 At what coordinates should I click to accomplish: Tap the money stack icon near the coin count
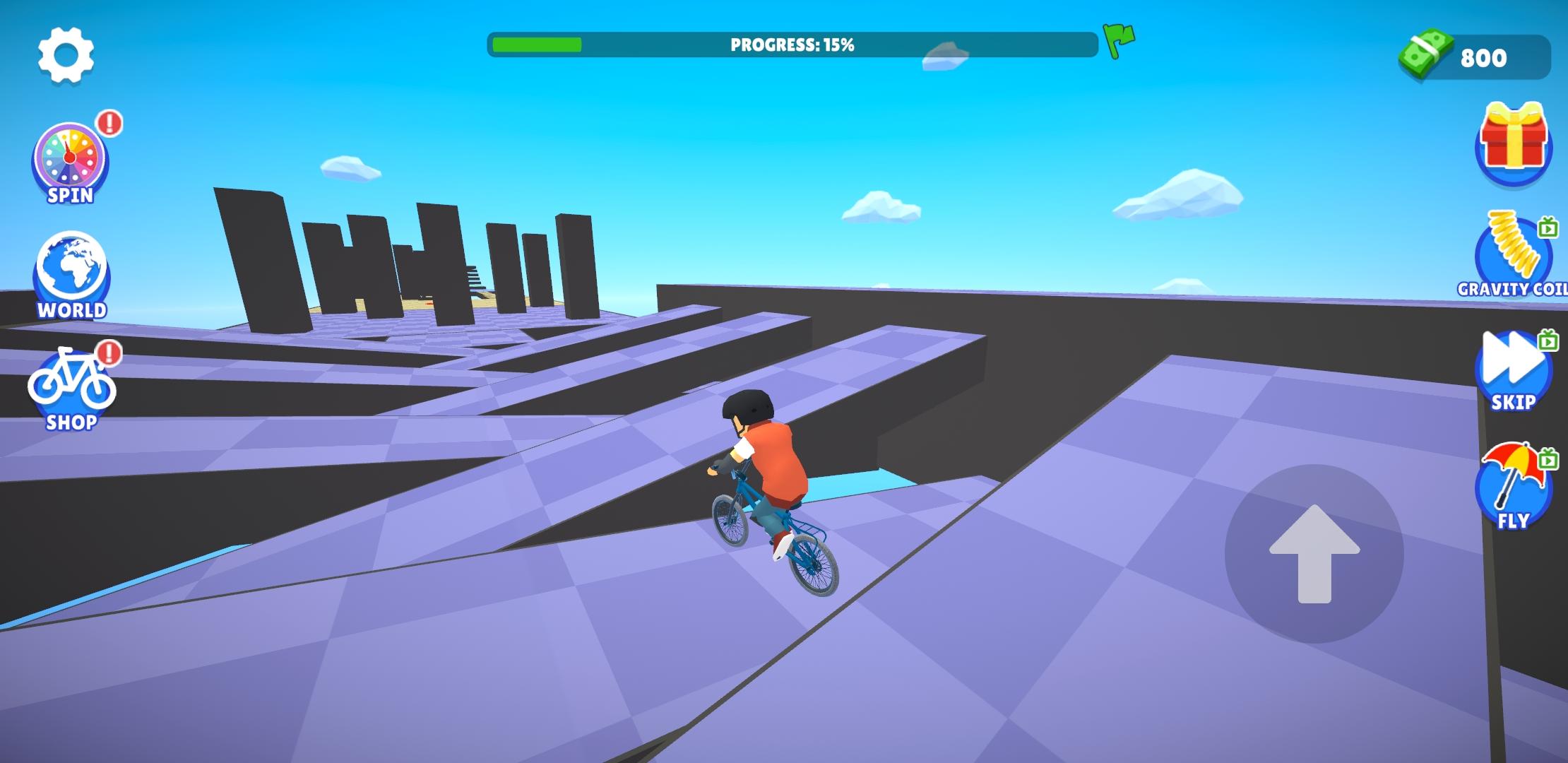click(1425, 55)
